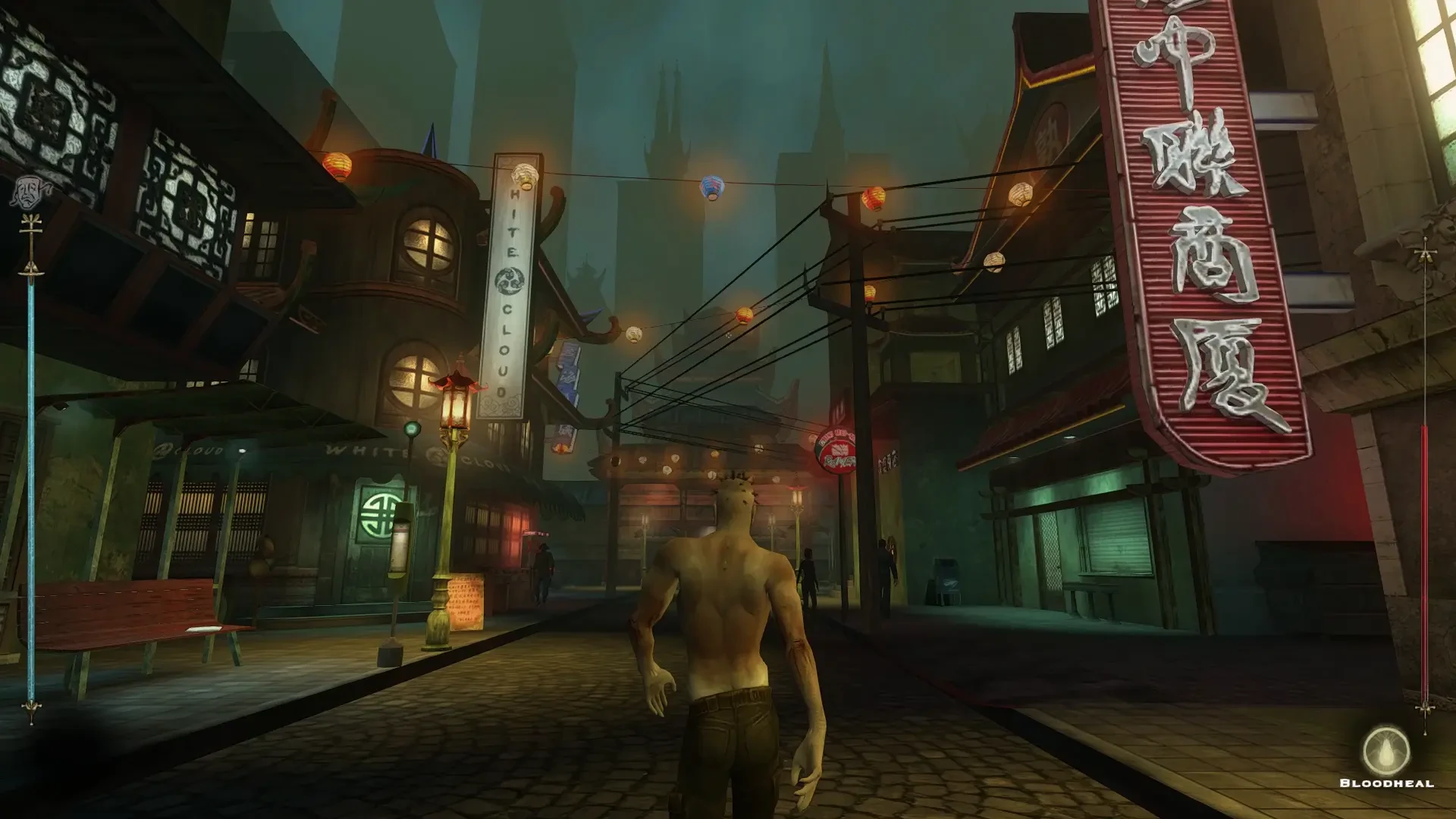Activate the Bloodheal discipline icon
Viewport: 1456px width, 819px height.
tap(1385, 750)
